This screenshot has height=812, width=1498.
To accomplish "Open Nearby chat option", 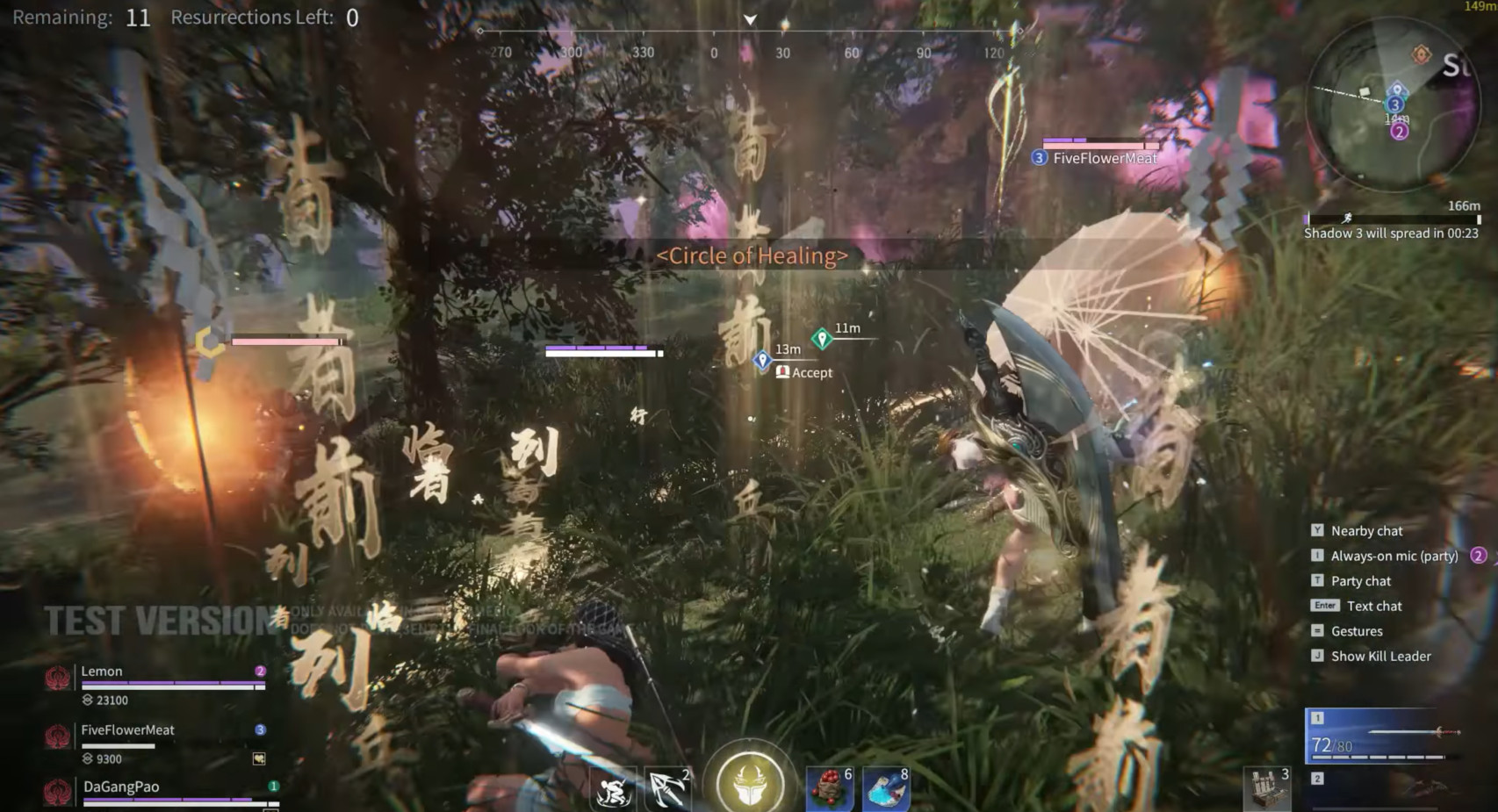I will 1366,531.
